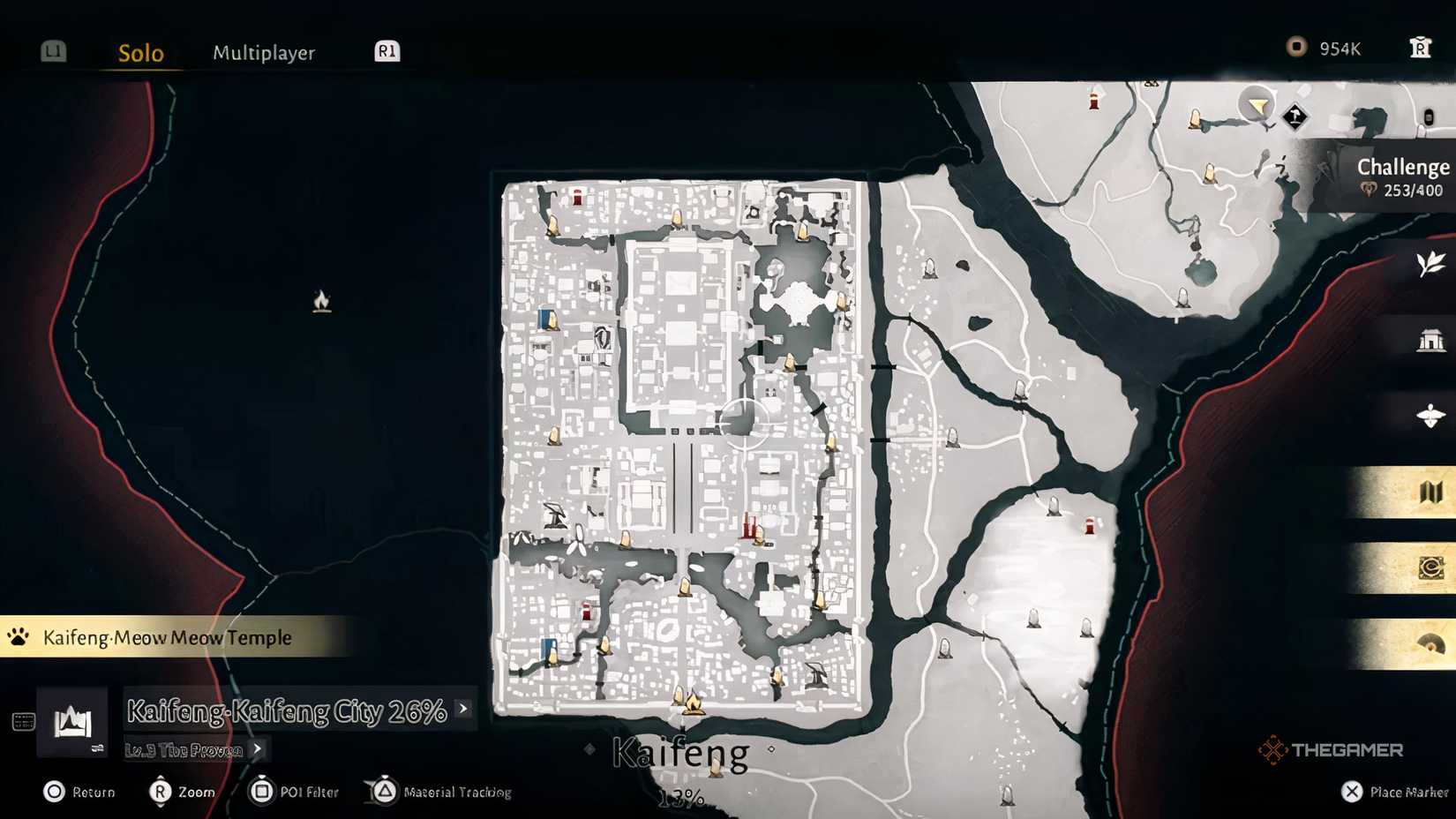Viewport: 1456px width, 819px height.
Task: Expand the Kaifeng-Kaifeng City 26% details
Action: (x=461, y=709)
